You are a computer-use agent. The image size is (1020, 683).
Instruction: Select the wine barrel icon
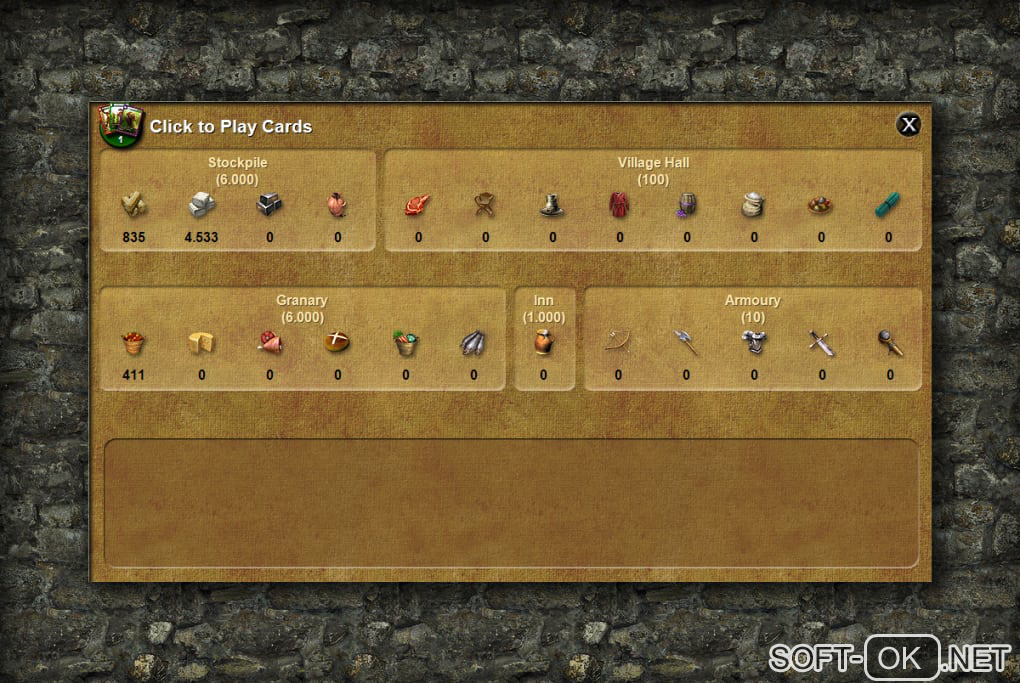point(686,205)
